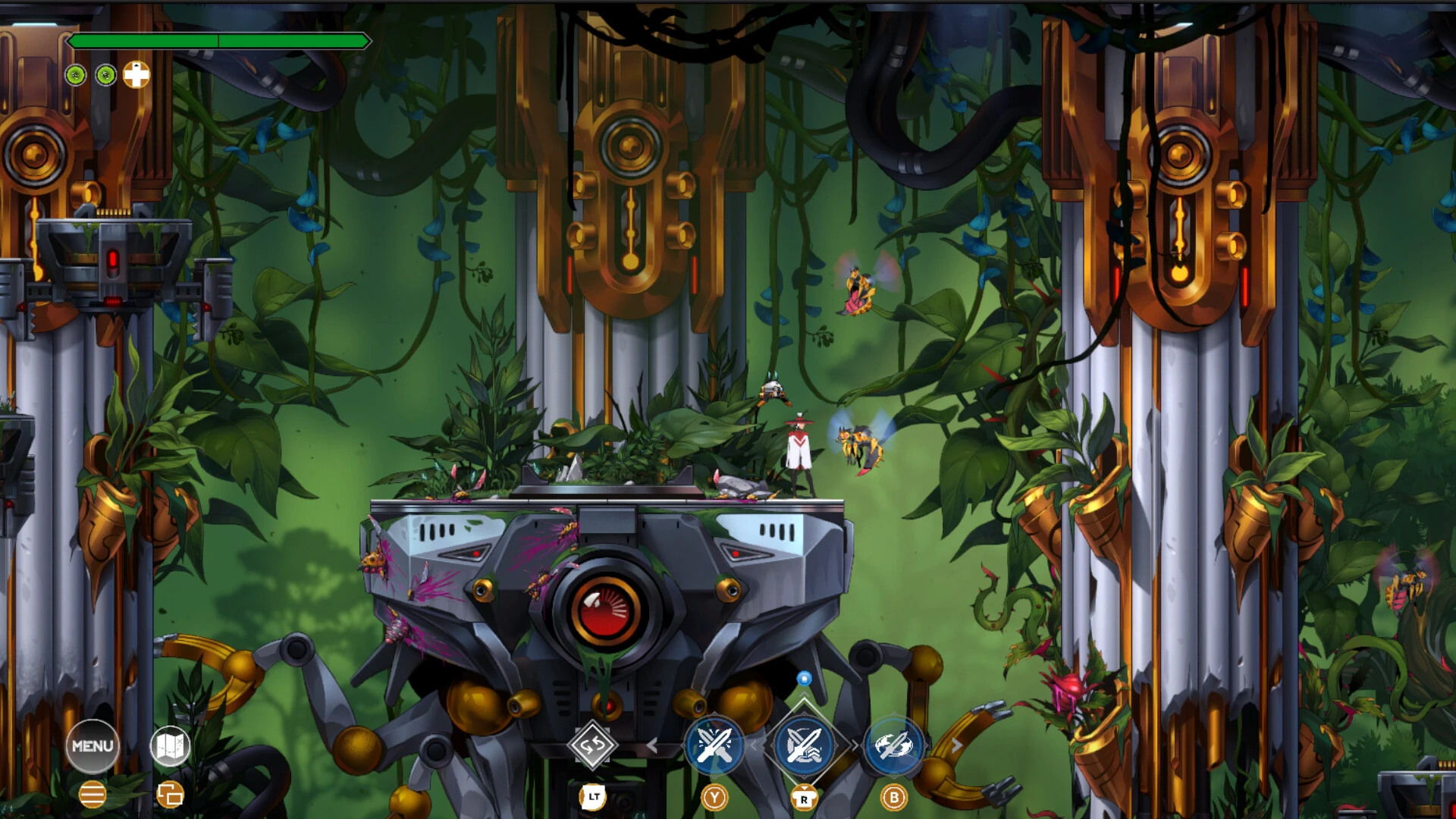Viewport: 1456px width, 819px height.
Task: Select the highlighted sword combo skill above R
Action: [805, 747]
